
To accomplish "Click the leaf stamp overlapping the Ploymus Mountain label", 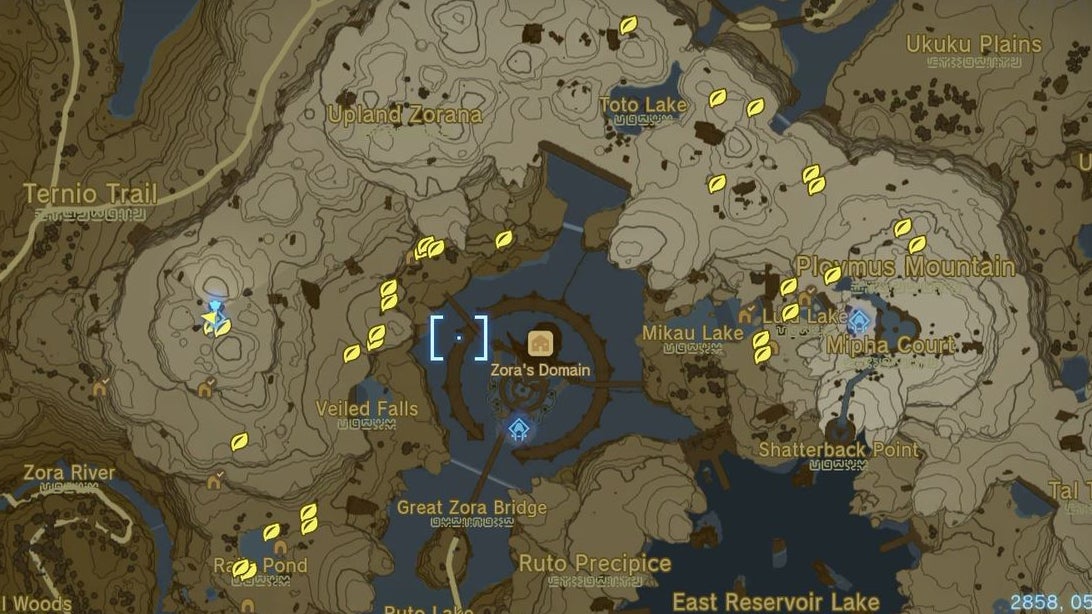I will click(x=832, y=275).
